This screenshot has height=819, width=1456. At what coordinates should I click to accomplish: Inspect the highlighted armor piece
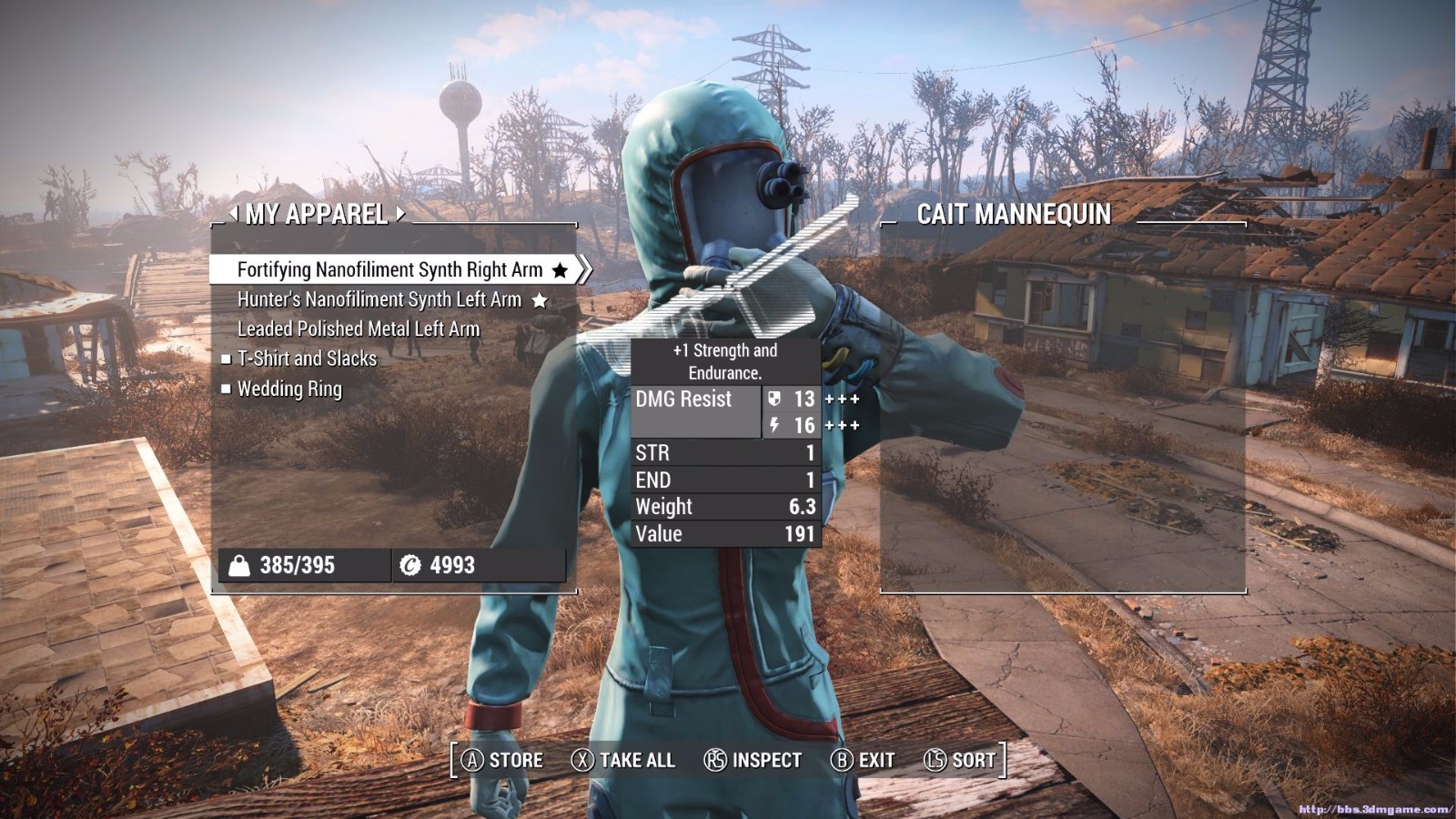(753, 760)
